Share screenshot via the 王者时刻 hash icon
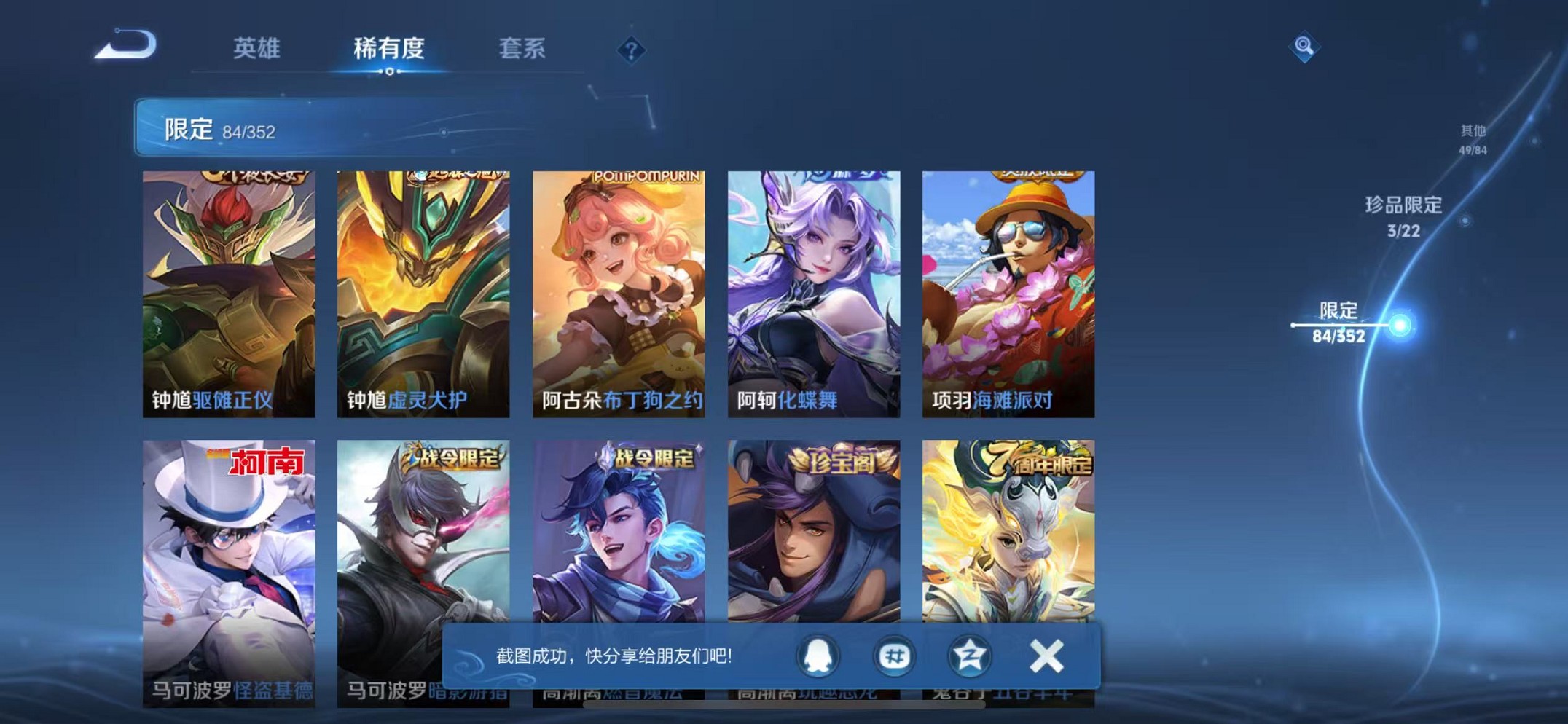 (896, 655)
